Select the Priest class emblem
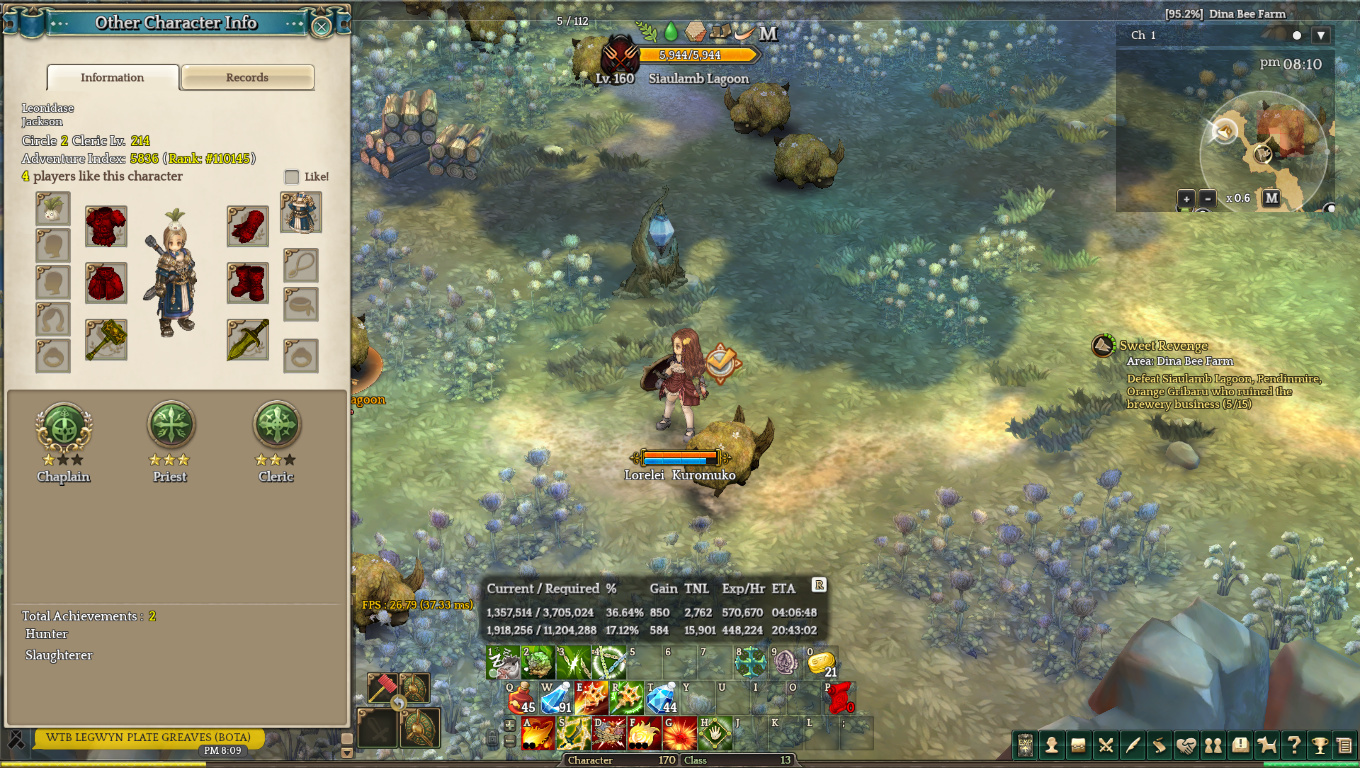 (170, 426)
